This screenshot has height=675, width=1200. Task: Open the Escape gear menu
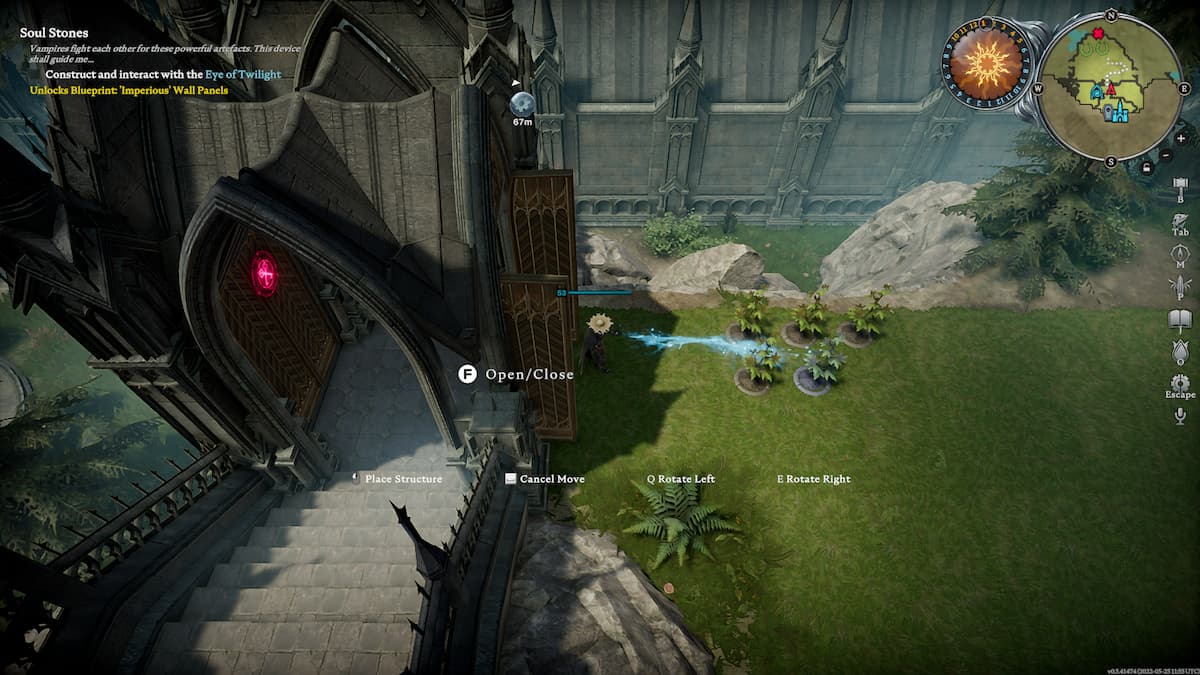click(1180, 383)
